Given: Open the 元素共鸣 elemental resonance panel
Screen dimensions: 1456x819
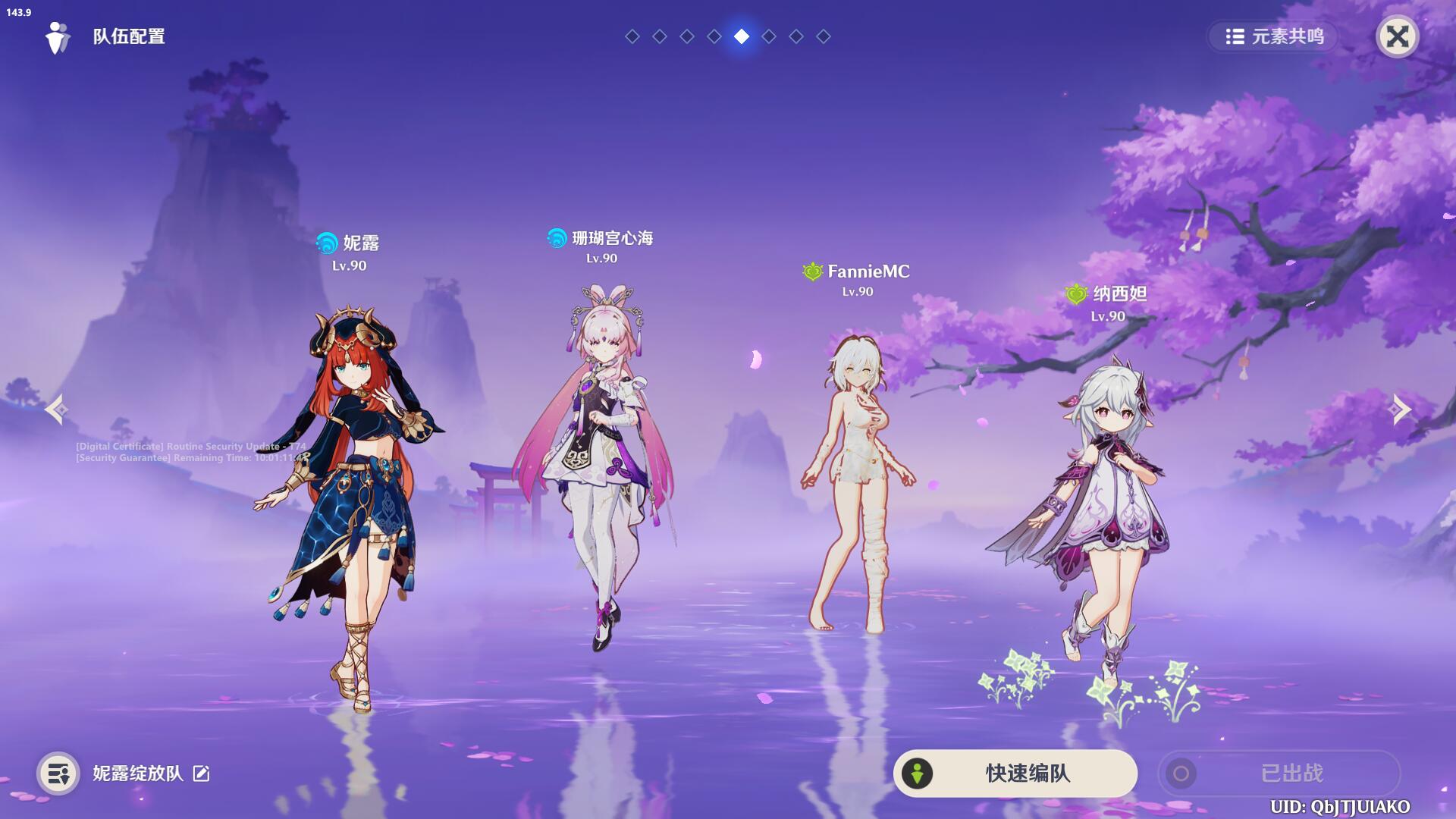Looking at the screenshot, I should pyautogui.click(x=1274, y=36).
